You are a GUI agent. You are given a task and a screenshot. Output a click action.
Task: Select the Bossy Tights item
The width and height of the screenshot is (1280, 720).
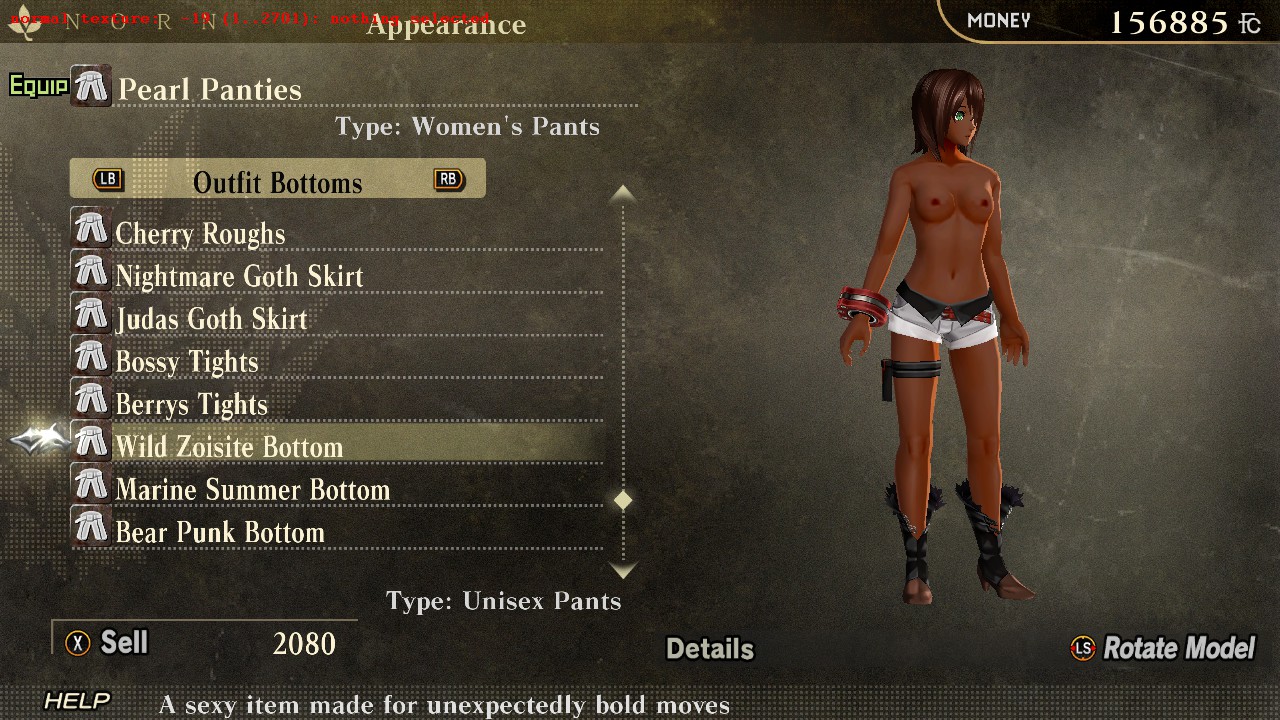pyautogui.click(x=187, y=362)
